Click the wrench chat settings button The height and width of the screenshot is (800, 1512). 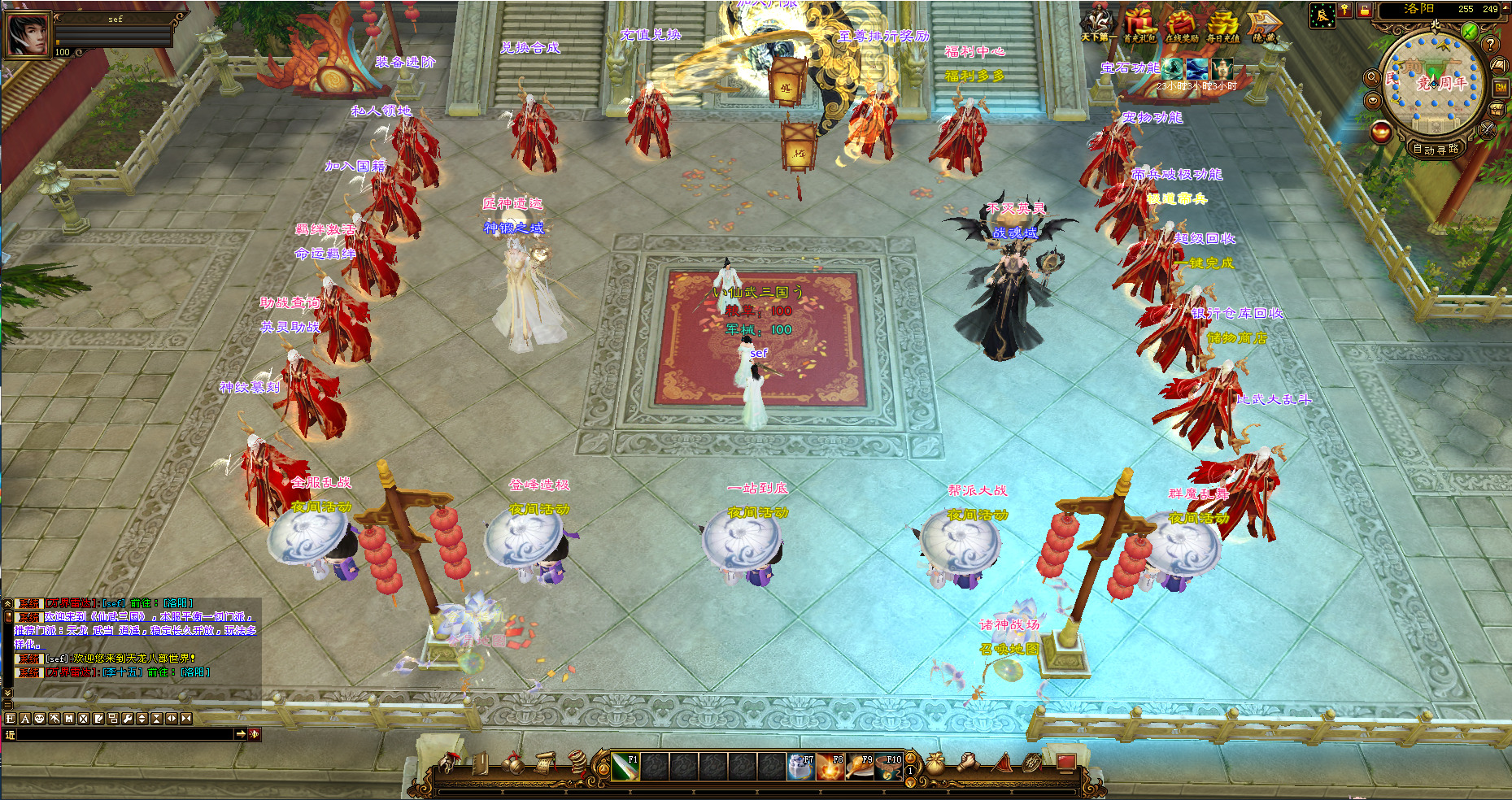[x=127, y=719]
